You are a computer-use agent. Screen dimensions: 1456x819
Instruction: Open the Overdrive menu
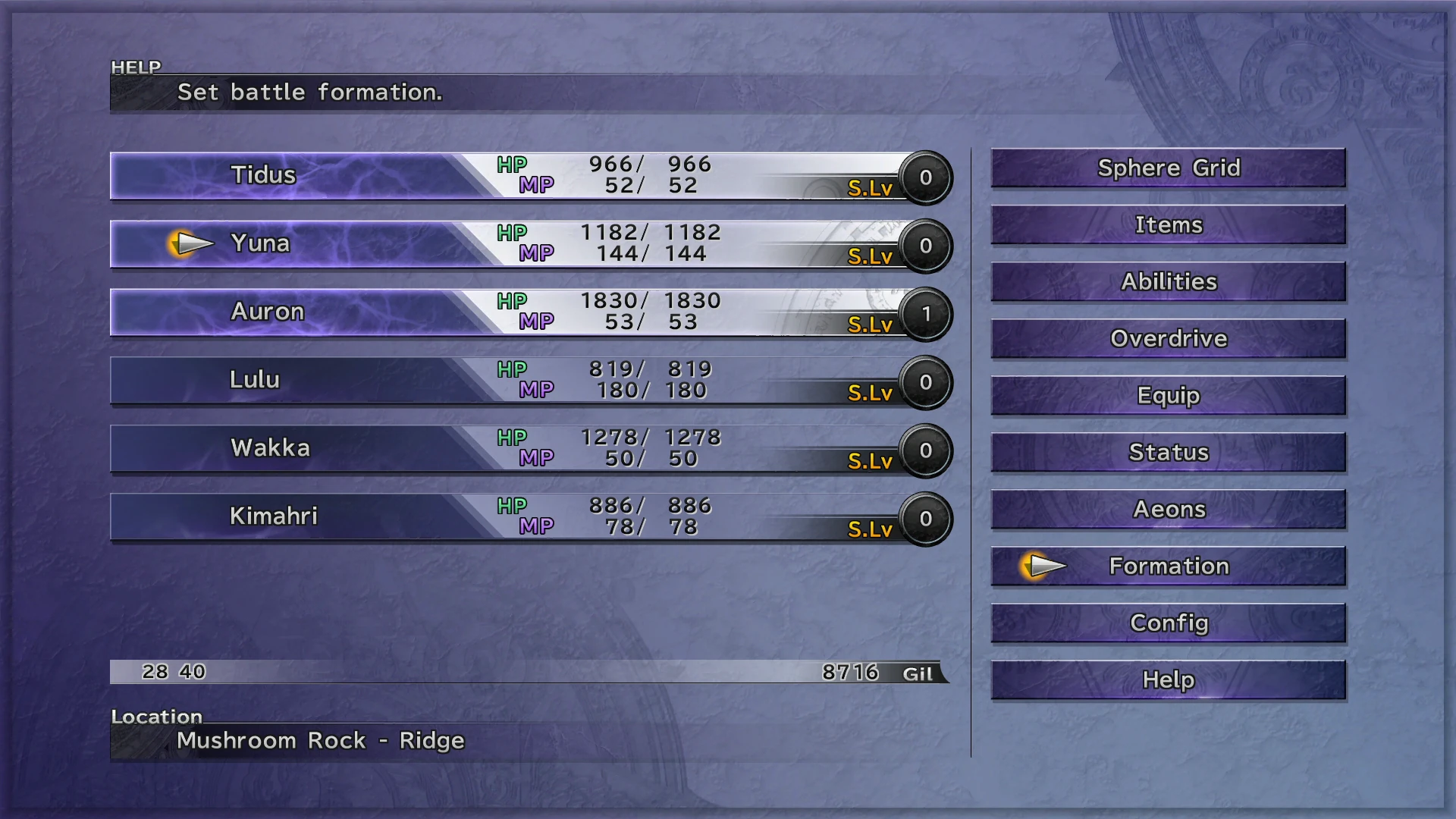[1168, 338]
